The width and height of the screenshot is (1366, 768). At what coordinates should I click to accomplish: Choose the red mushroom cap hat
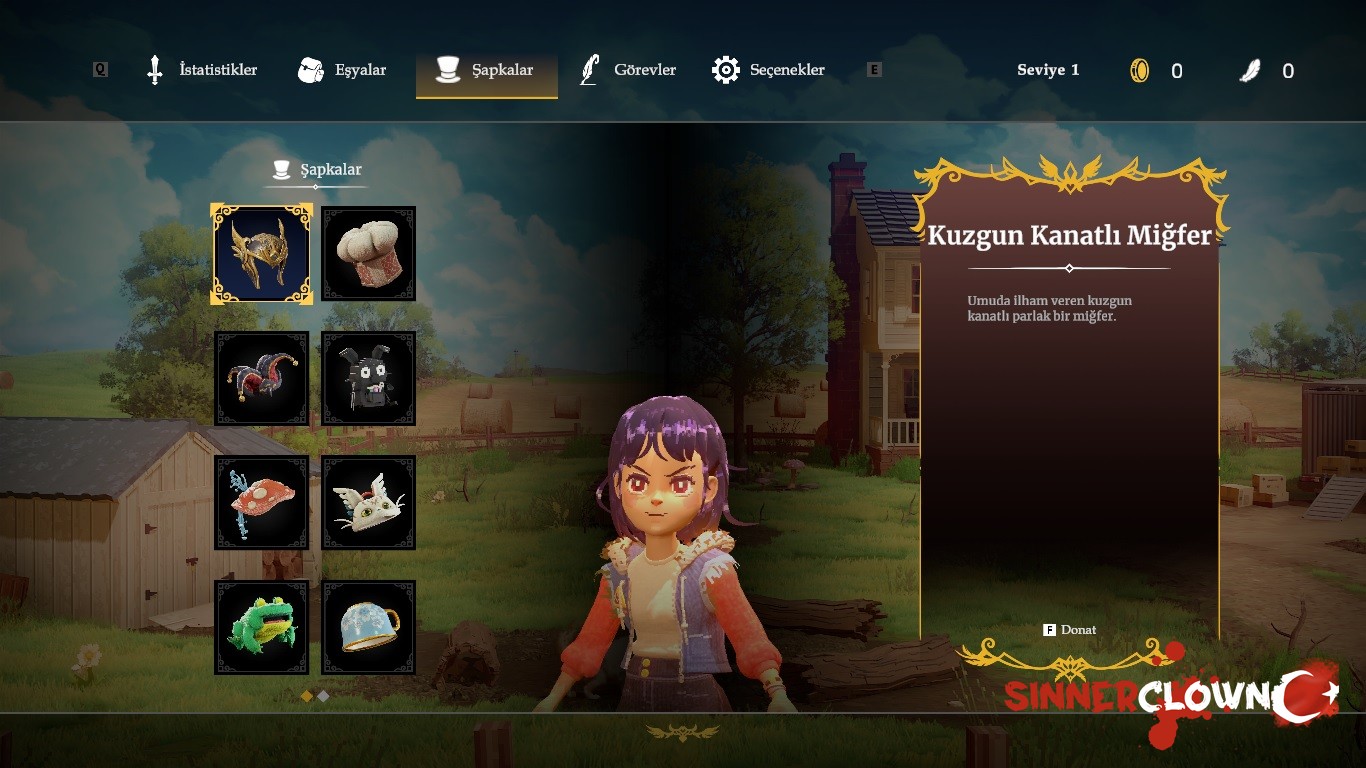pos(262,503)
